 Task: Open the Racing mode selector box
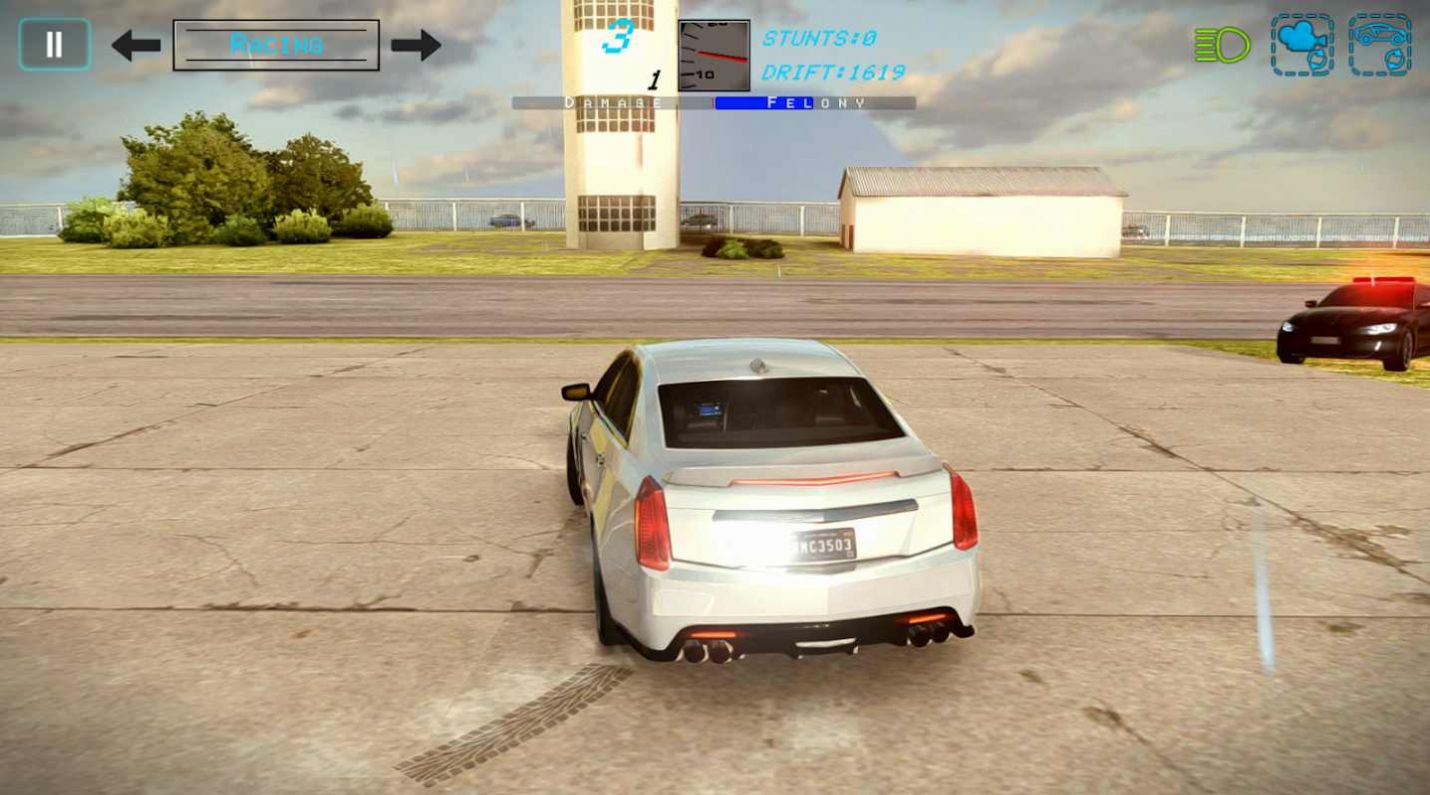276,43
